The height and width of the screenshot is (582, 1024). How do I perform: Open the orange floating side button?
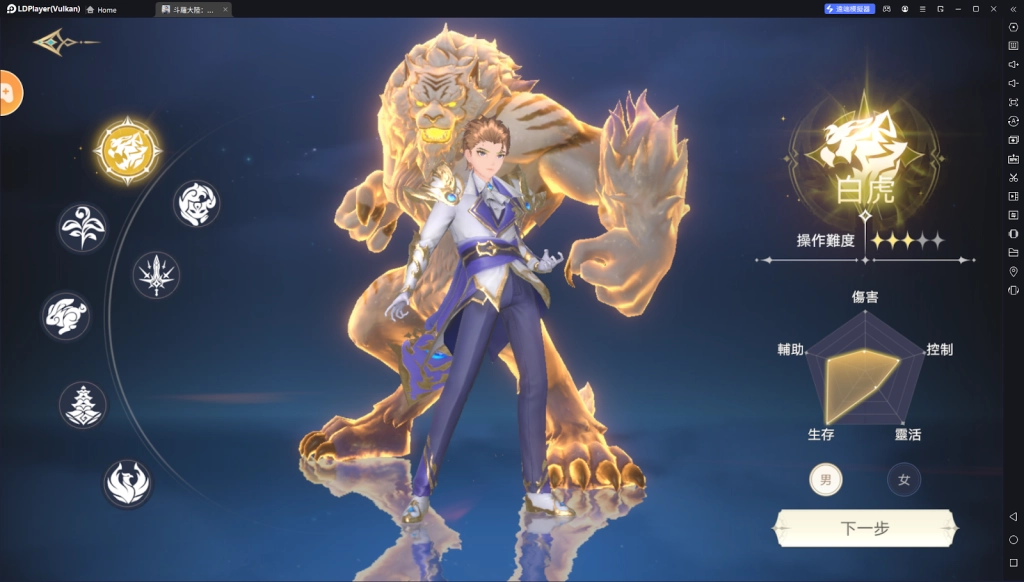(8, 93)
